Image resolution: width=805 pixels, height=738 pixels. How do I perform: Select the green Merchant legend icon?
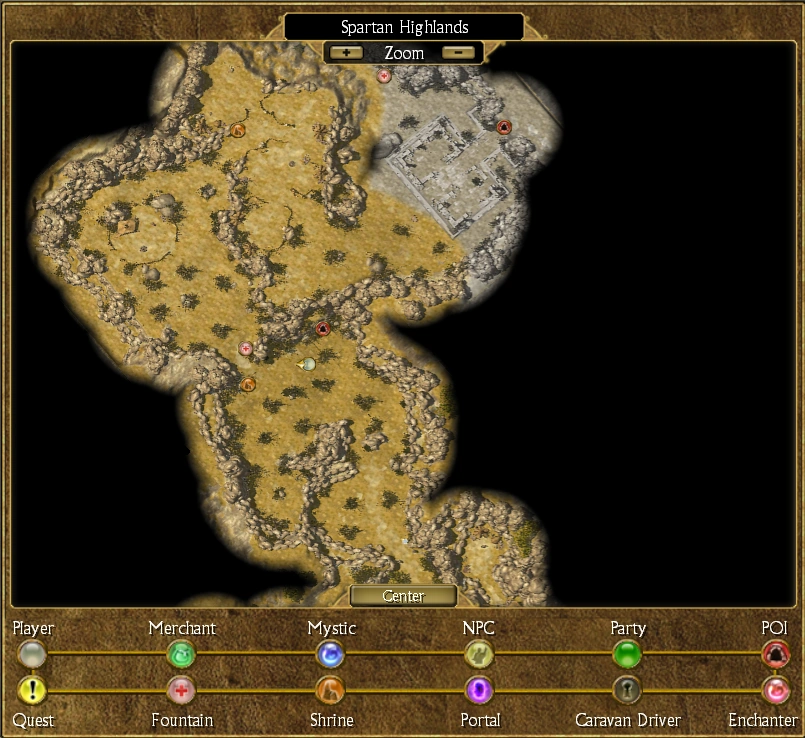coord(181,655)
